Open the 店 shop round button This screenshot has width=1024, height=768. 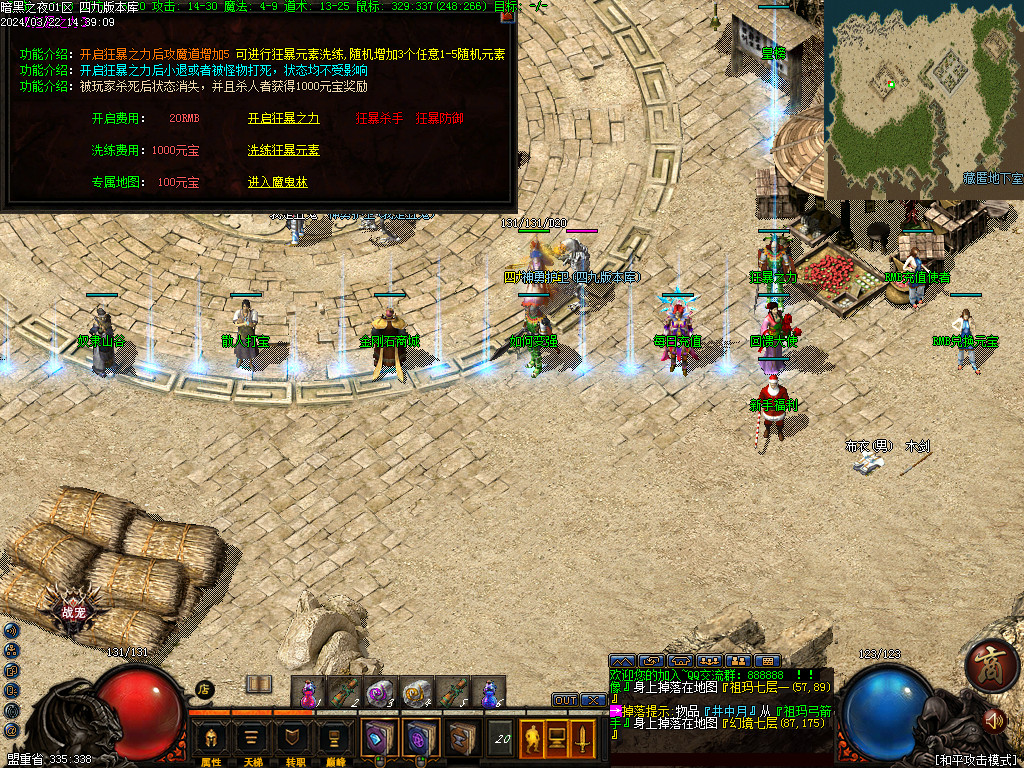point(204,689)
